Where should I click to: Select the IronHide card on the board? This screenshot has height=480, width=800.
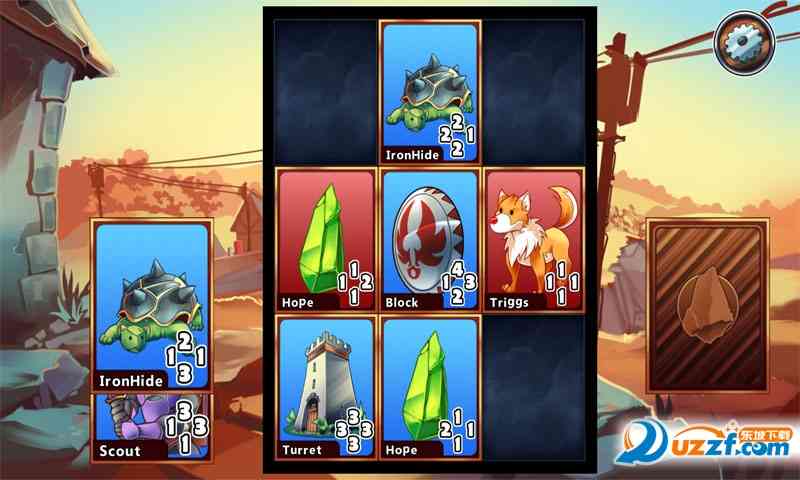pos(430,92)
